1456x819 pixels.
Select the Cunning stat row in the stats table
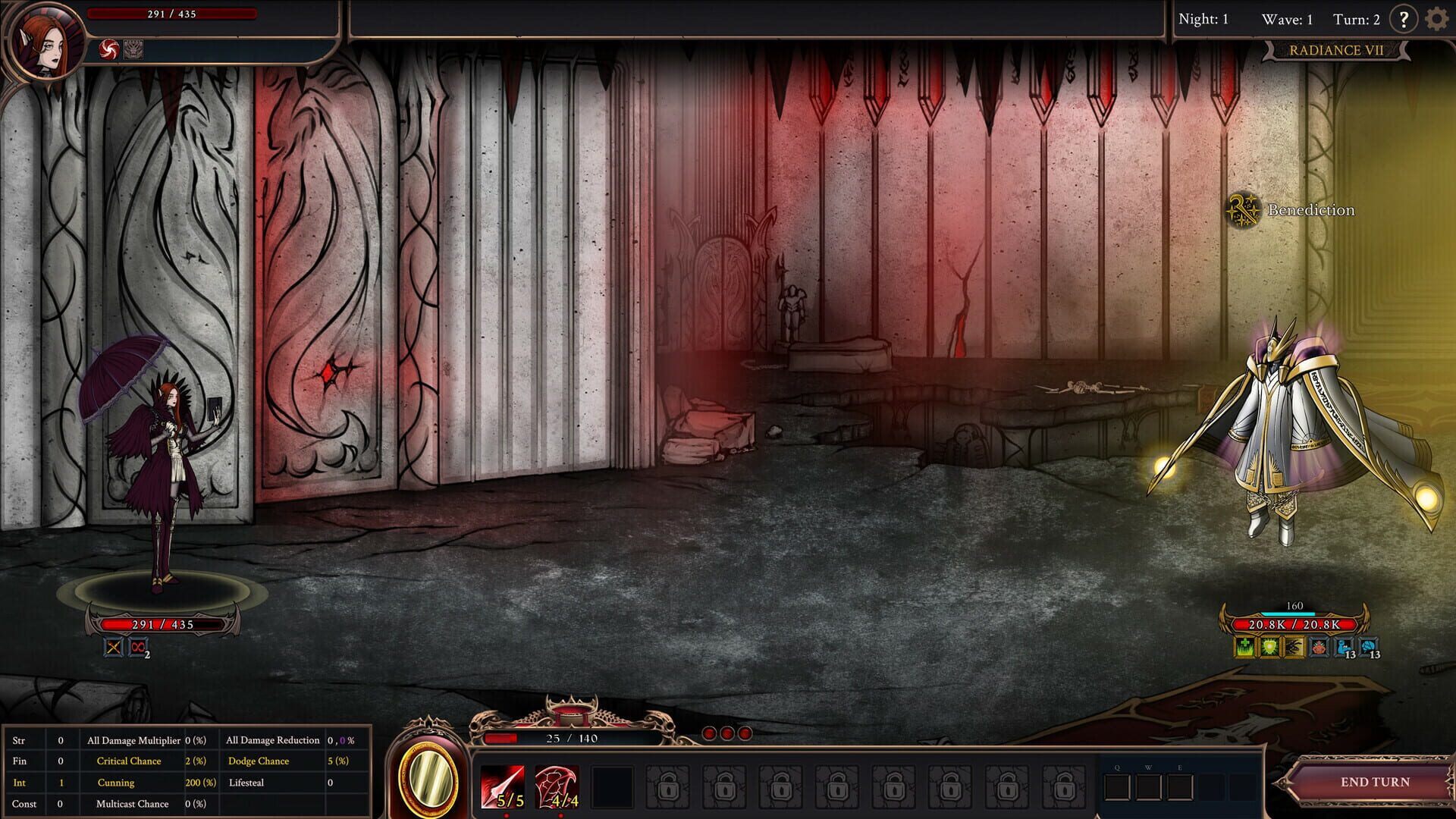point(115,783)
